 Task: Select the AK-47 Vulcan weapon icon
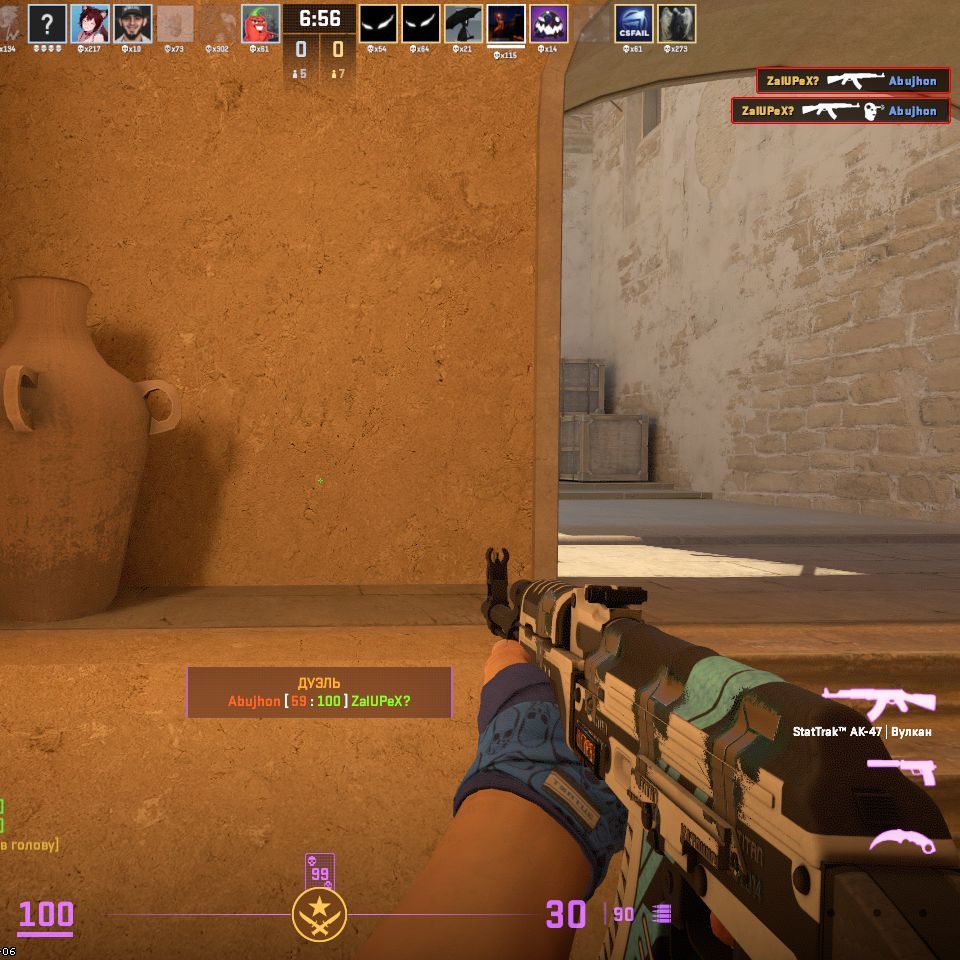click(x=878, y=702)
